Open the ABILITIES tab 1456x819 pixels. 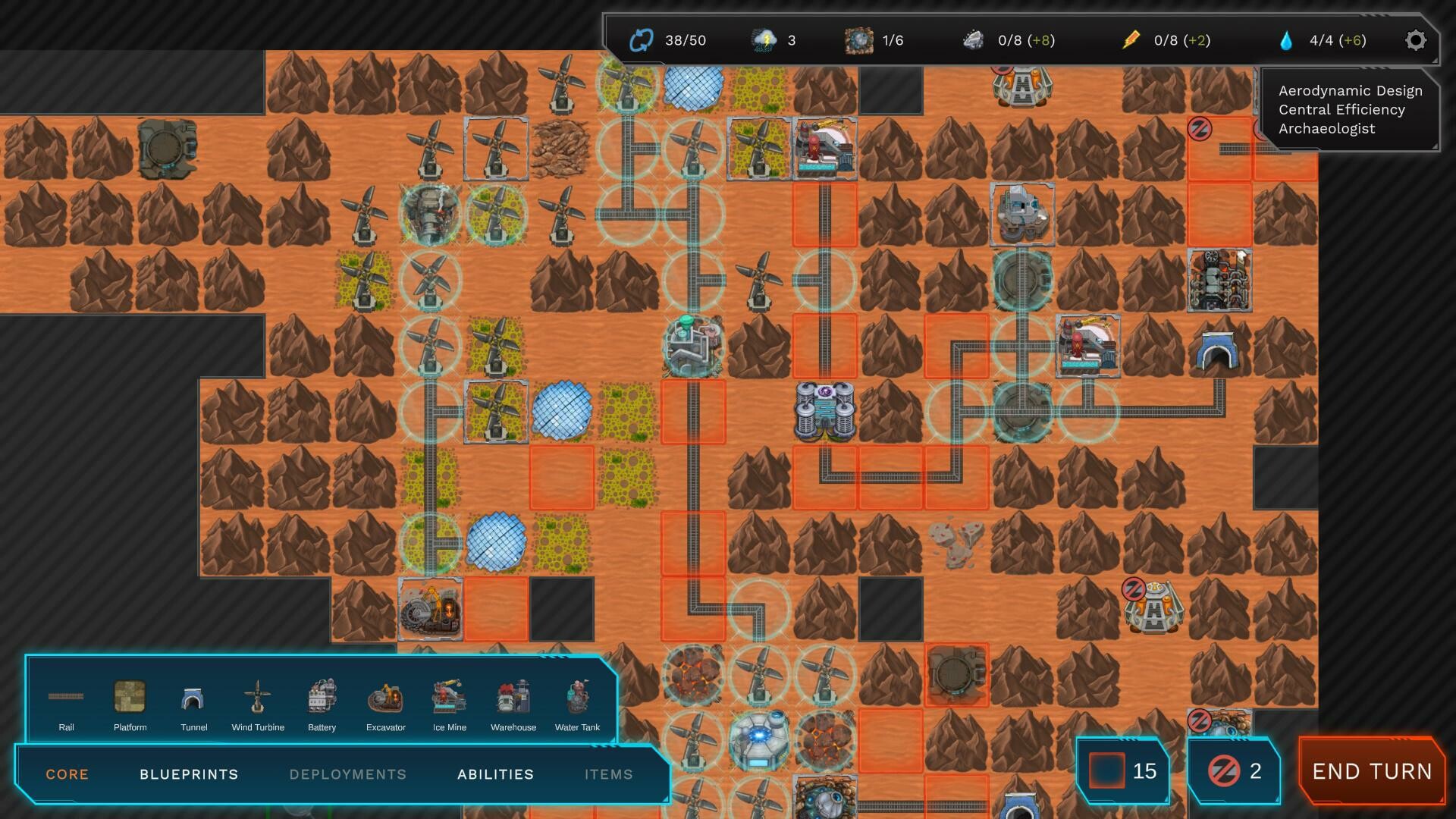[495, 774]
